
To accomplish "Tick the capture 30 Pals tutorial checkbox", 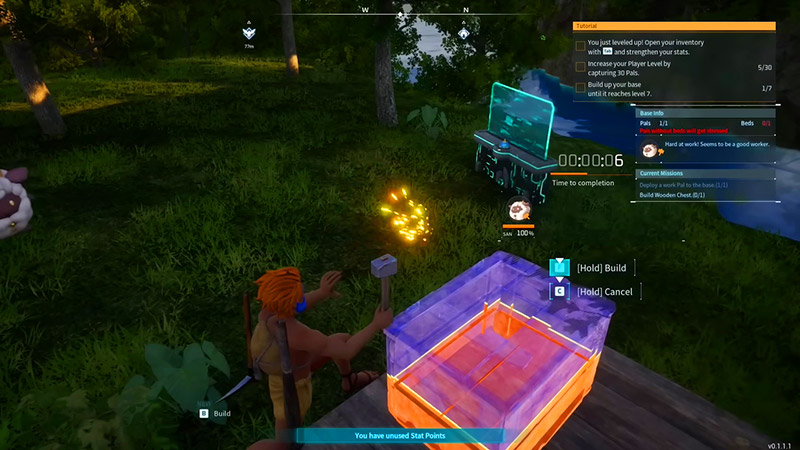I will click(x=581, y=67).
